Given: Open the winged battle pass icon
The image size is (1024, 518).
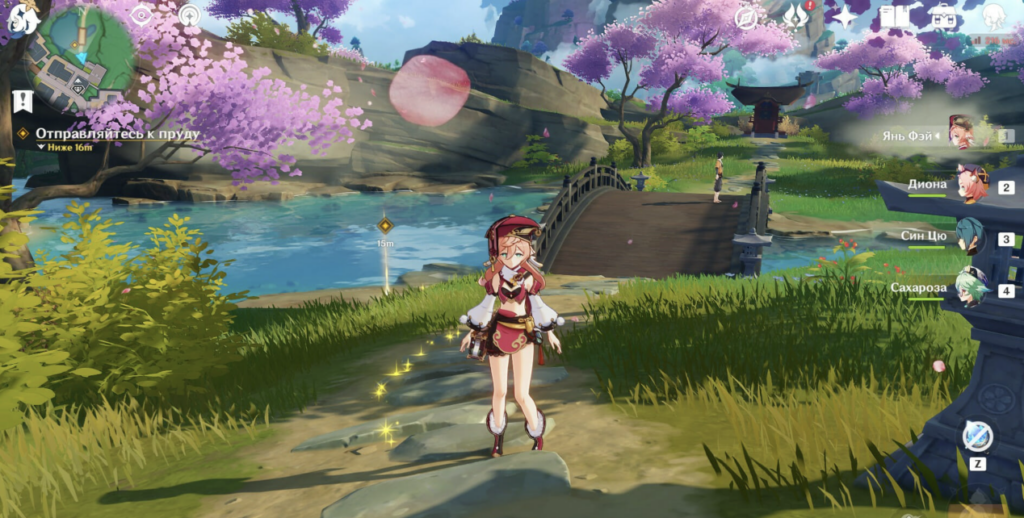Looking at the screenshot, I should pyautogui.click(x=798, y=17).
